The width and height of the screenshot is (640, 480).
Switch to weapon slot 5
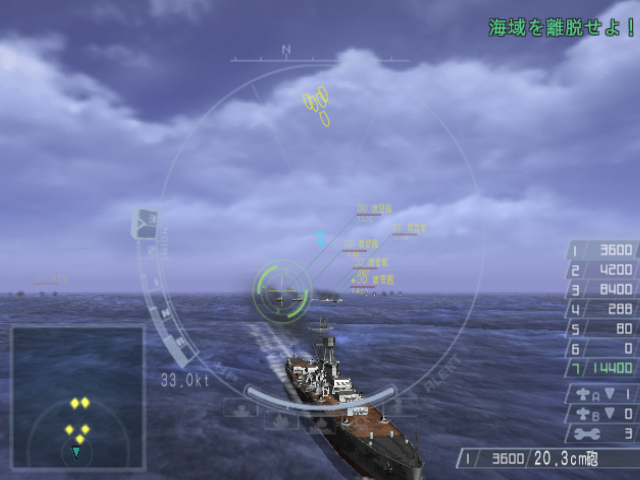603,328
